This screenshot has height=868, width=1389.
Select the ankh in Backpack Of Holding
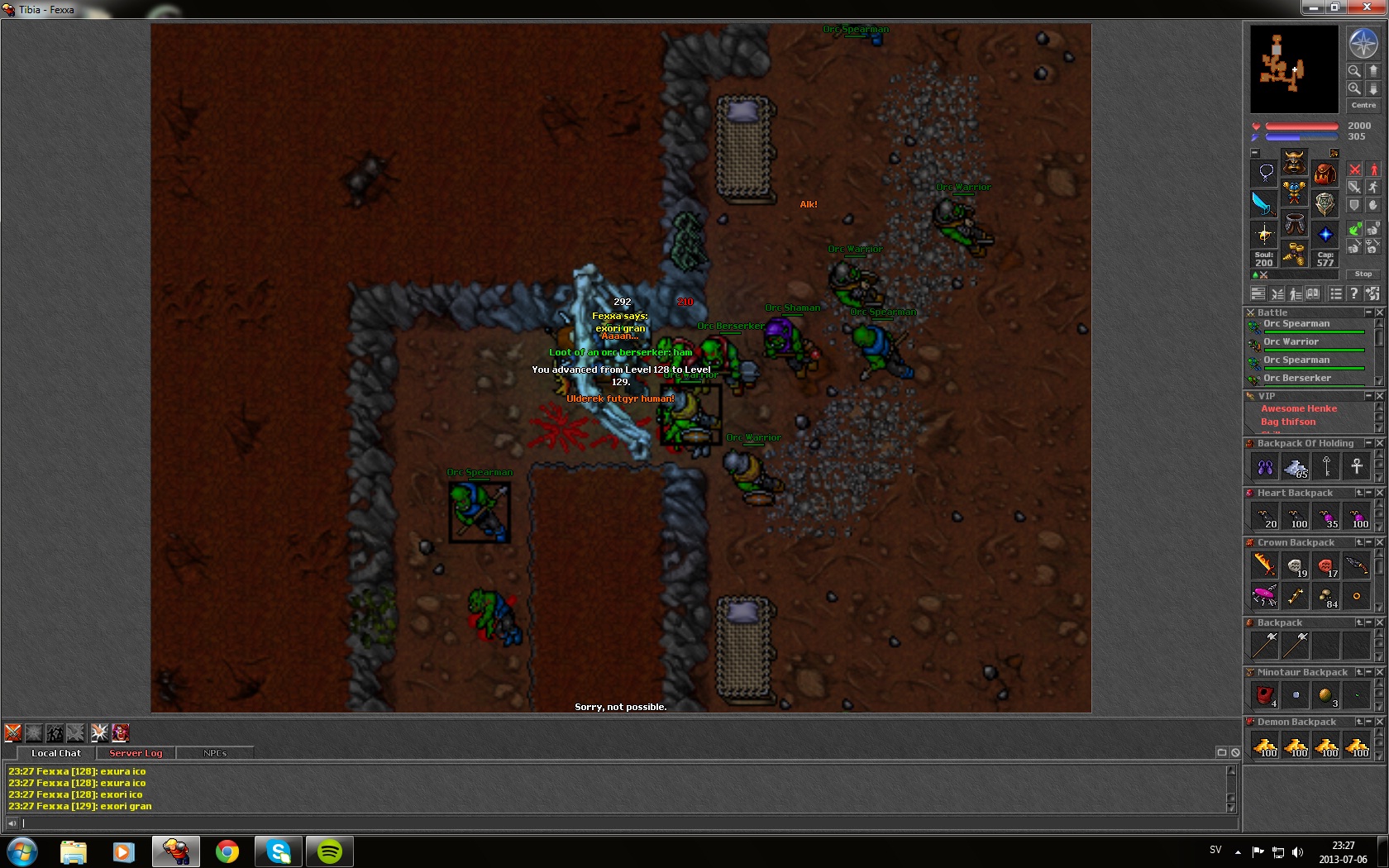pyautogui.click(x=1356, y=466)
